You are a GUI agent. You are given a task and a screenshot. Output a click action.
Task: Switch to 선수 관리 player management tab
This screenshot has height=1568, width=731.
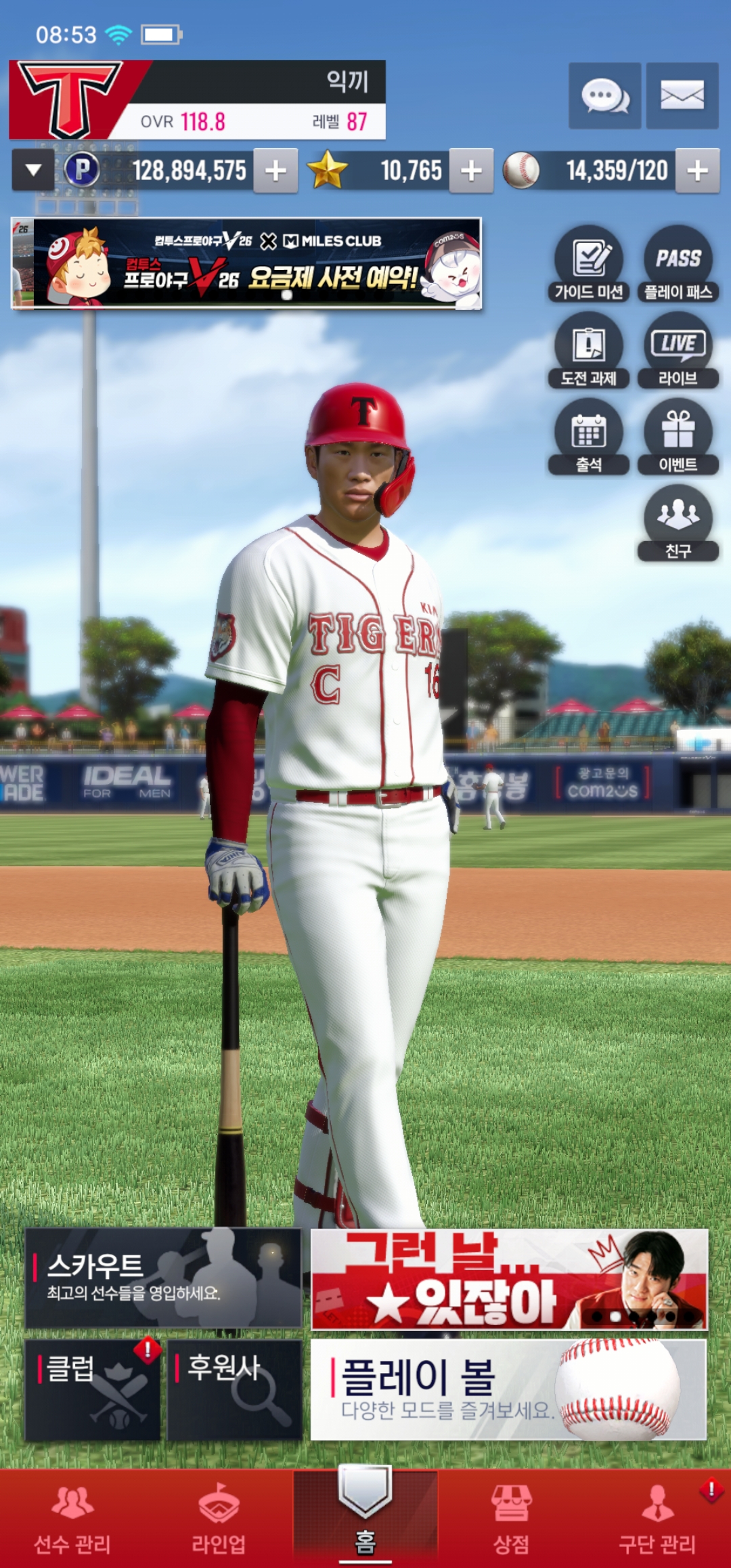click(72, 1519)
